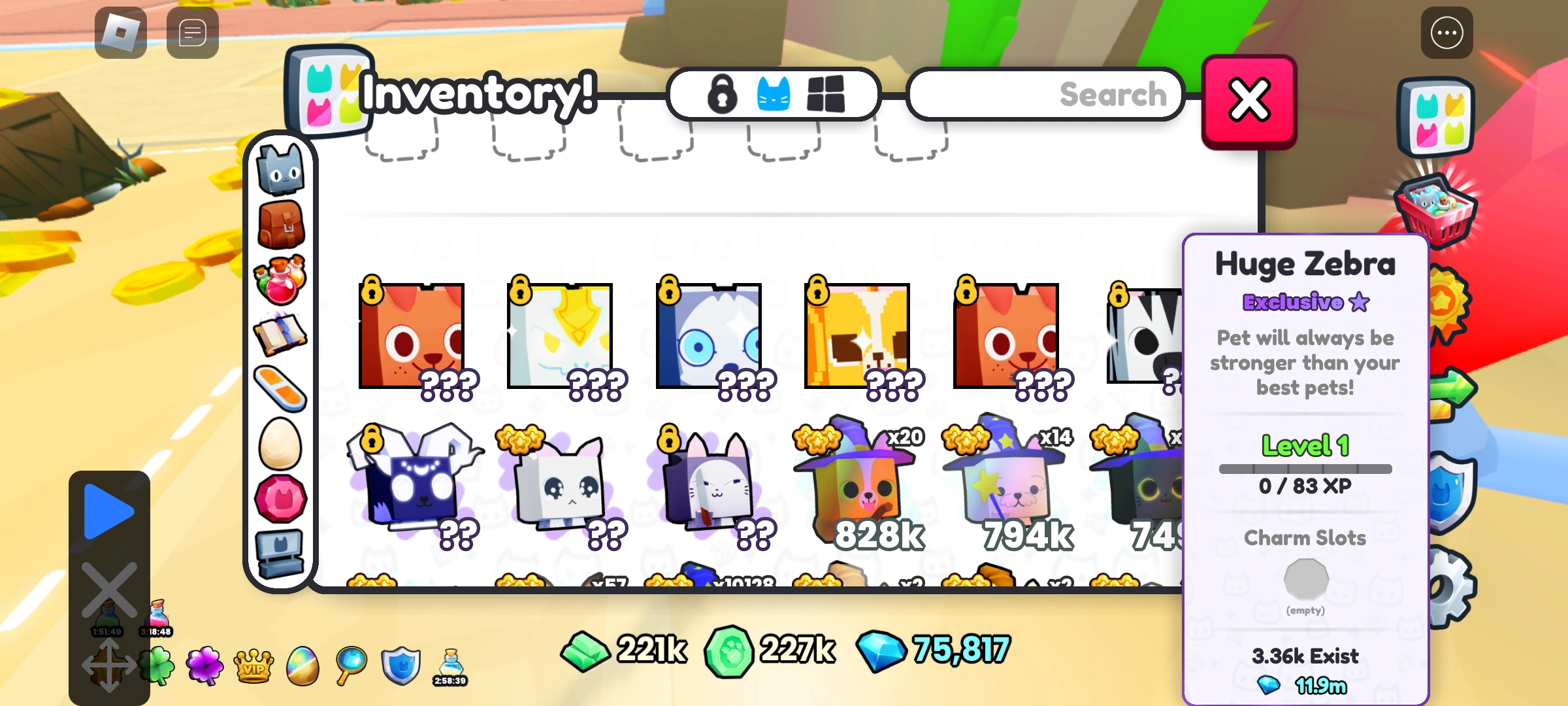Switch to grid view using the squares toggle
This screenshot has width=1568, height=706.
pos(825,95)
